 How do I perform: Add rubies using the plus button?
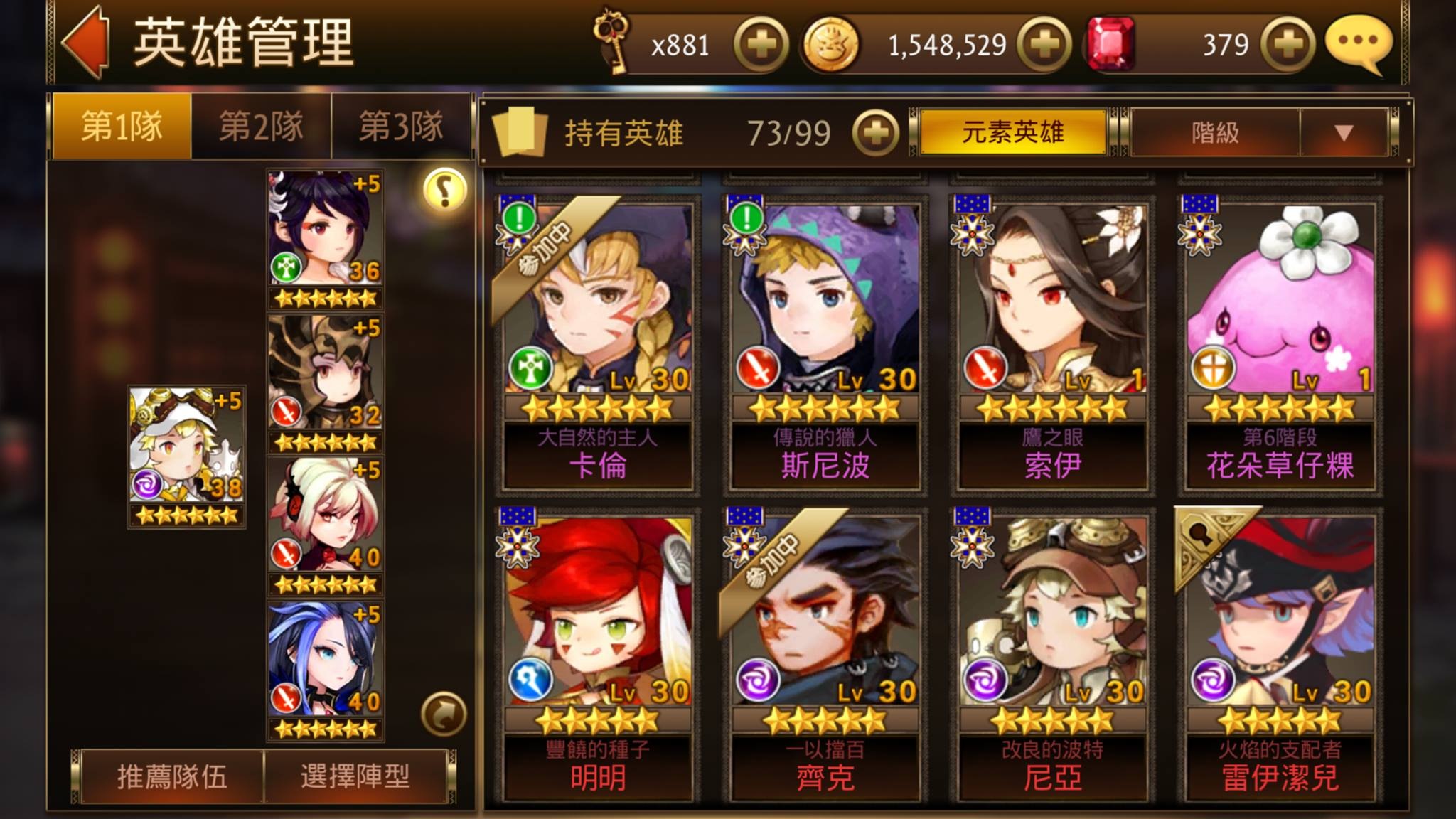click(1288, 45)
